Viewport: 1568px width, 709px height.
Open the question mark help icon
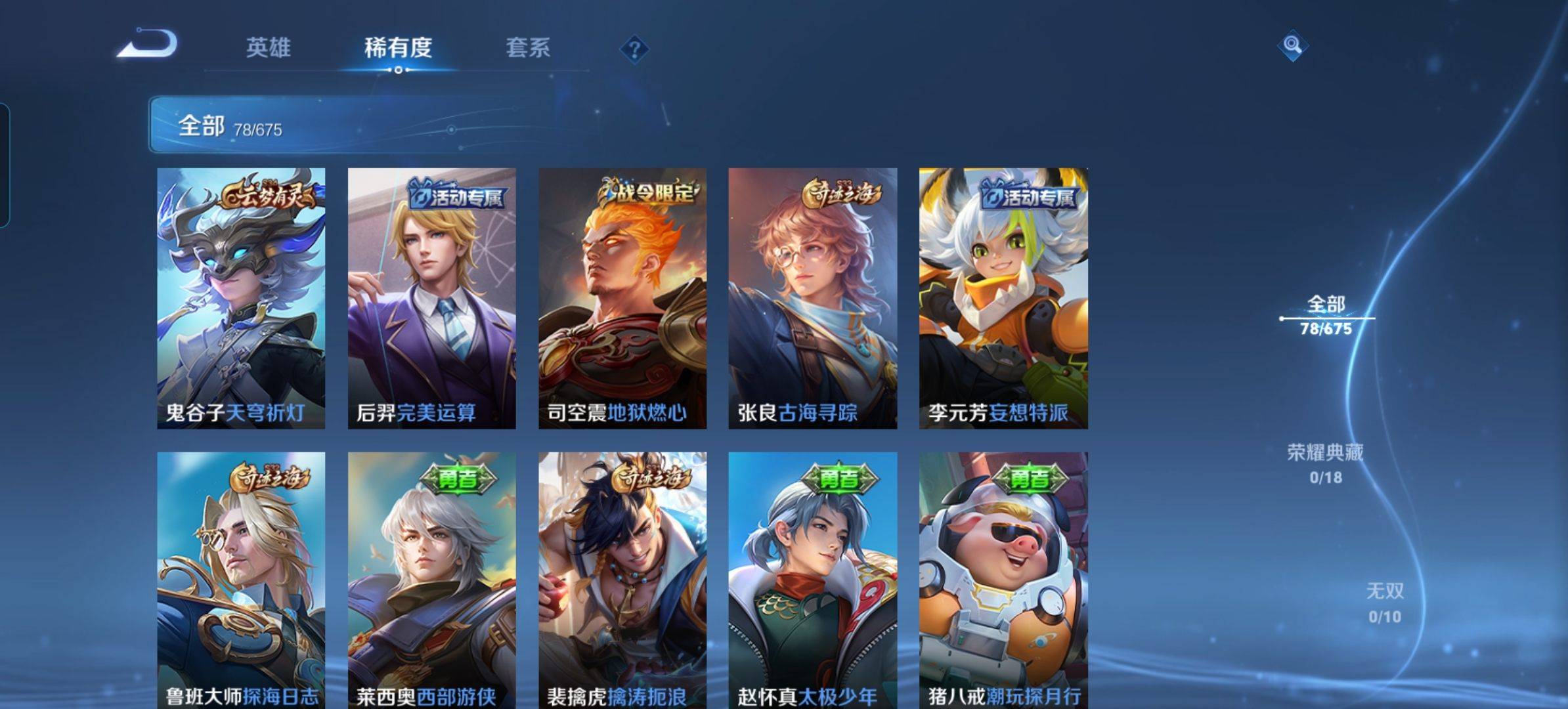(x=634, y=49)
